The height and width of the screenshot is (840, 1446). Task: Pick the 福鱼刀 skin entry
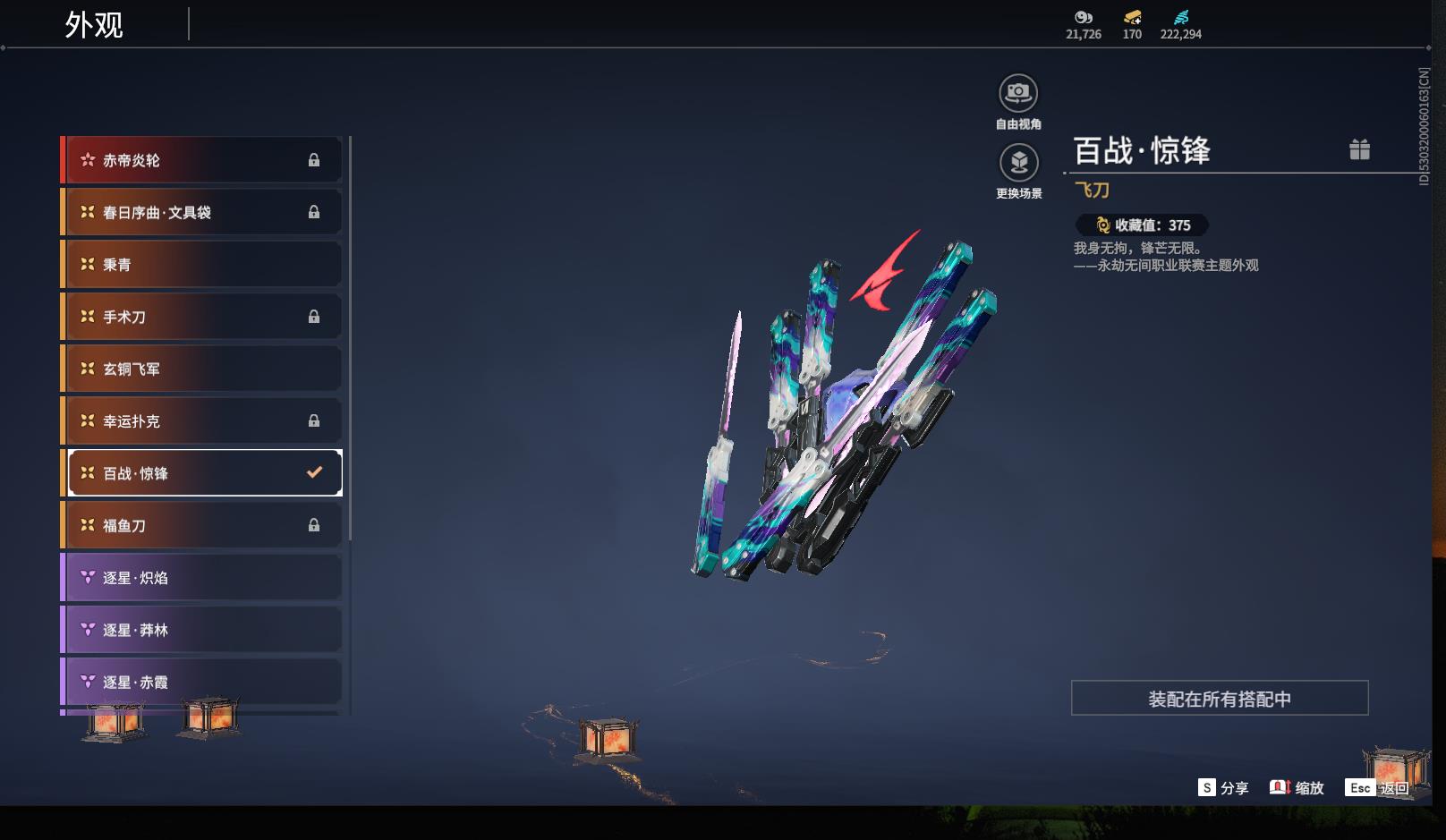202,525
